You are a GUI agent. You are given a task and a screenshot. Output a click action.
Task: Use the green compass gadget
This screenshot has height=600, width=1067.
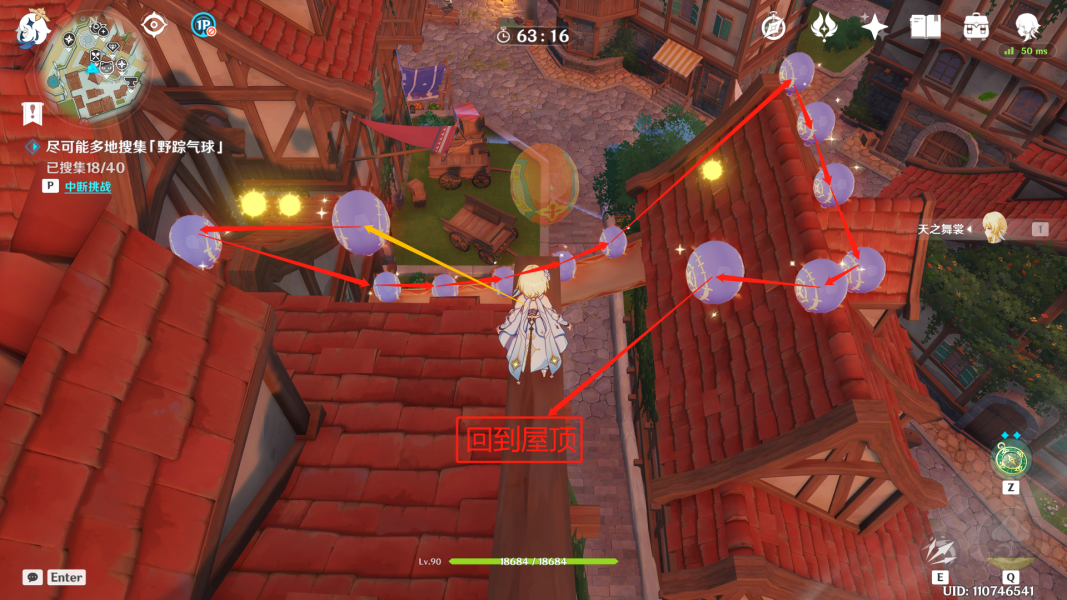[x=1010, y=459]
